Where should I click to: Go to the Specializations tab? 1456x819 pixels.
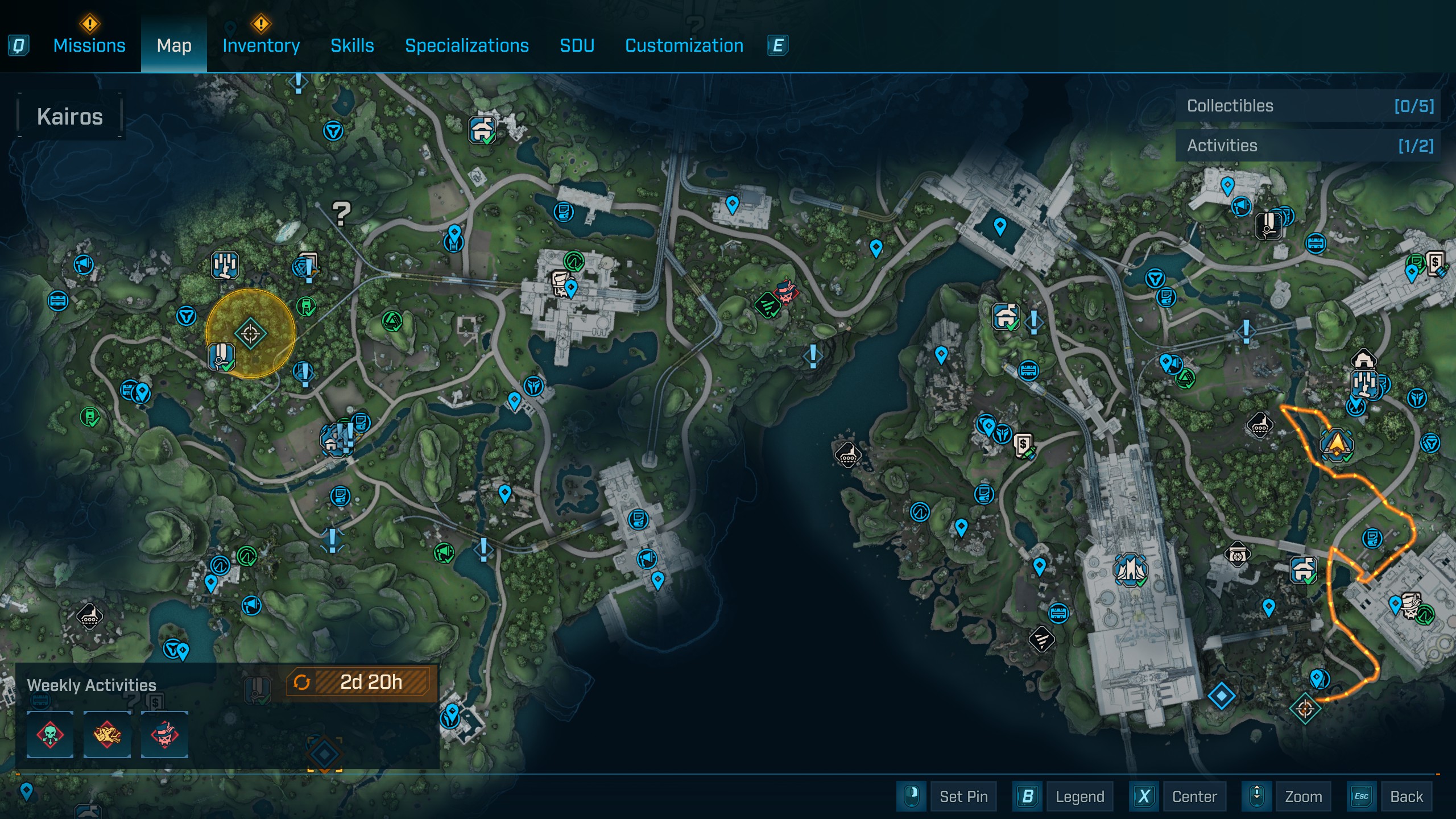(x=466, y=45)
